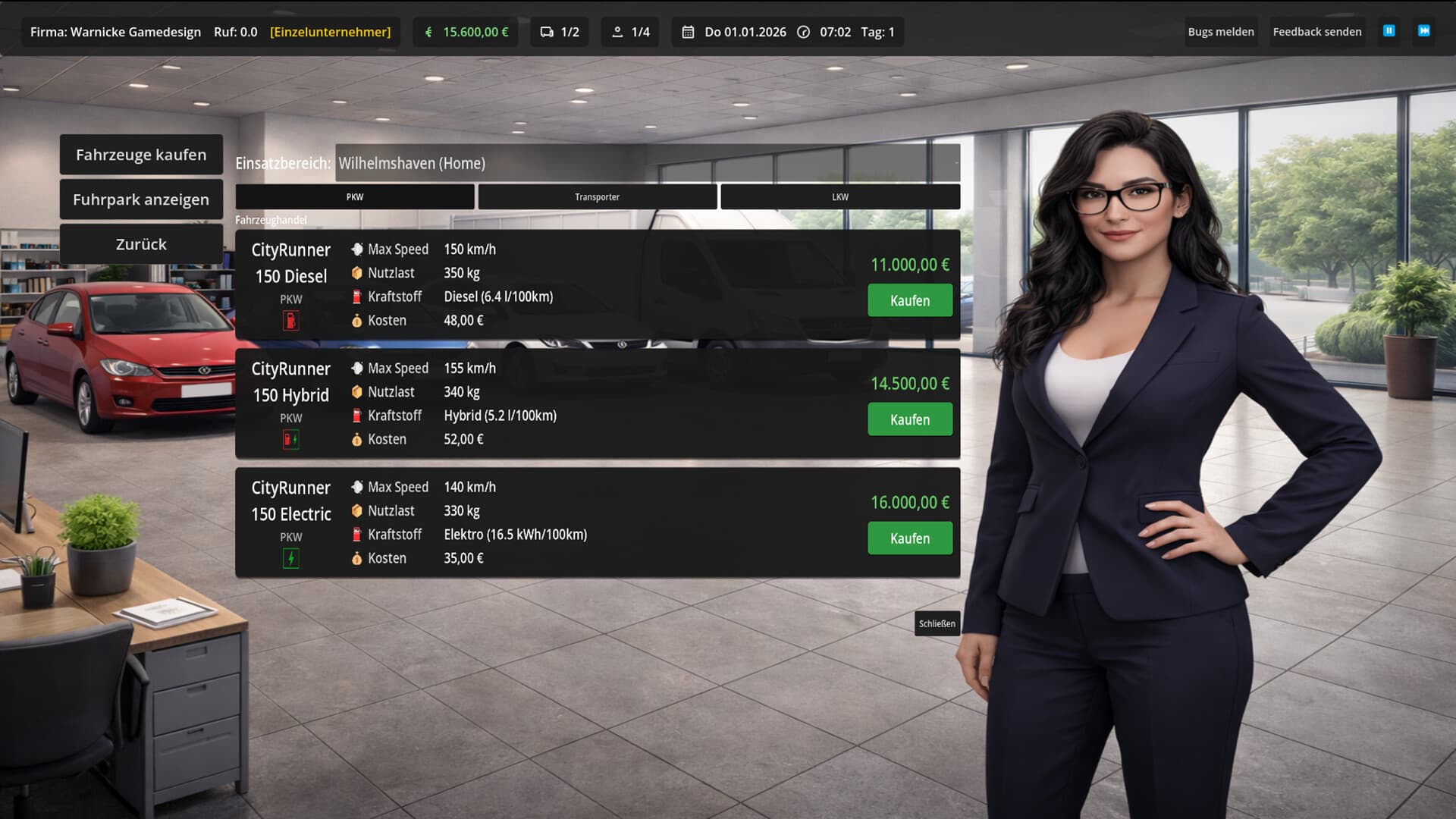Click the truck icon showing 1/2 vehicles

click(548, 32)
